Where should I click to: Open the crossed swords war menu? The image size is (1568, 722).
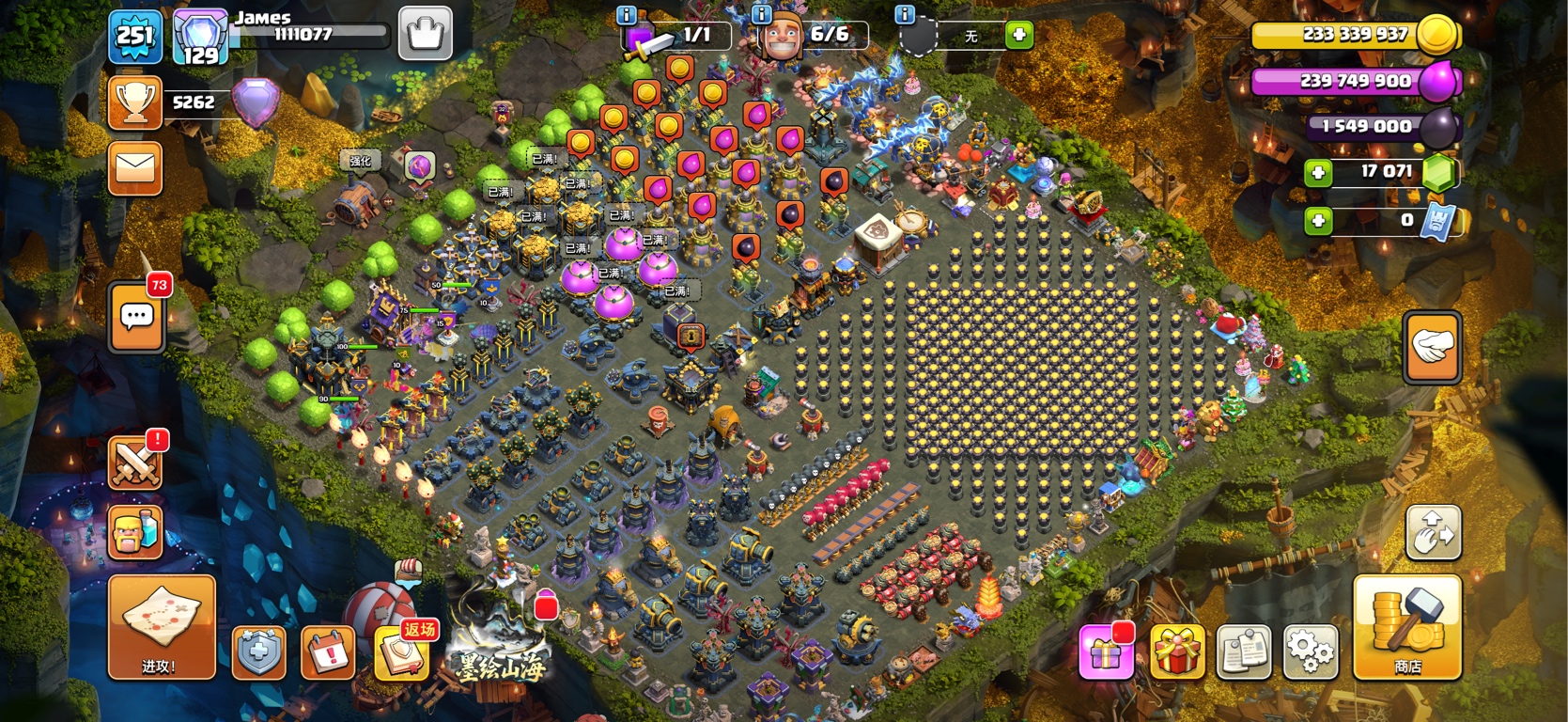click(135, 463)
